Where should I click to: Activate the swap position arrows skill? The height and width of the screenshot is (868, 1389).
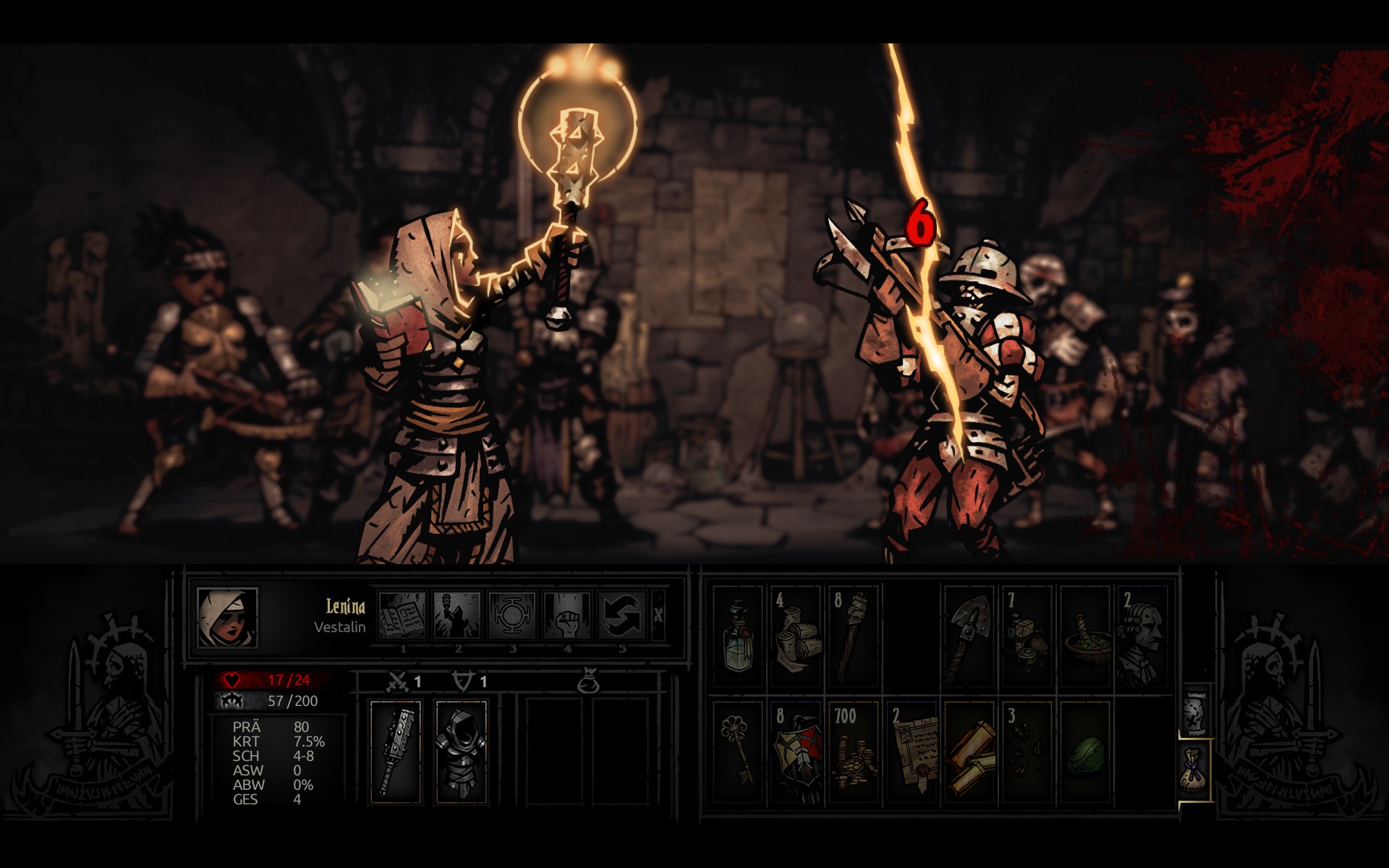622,616
